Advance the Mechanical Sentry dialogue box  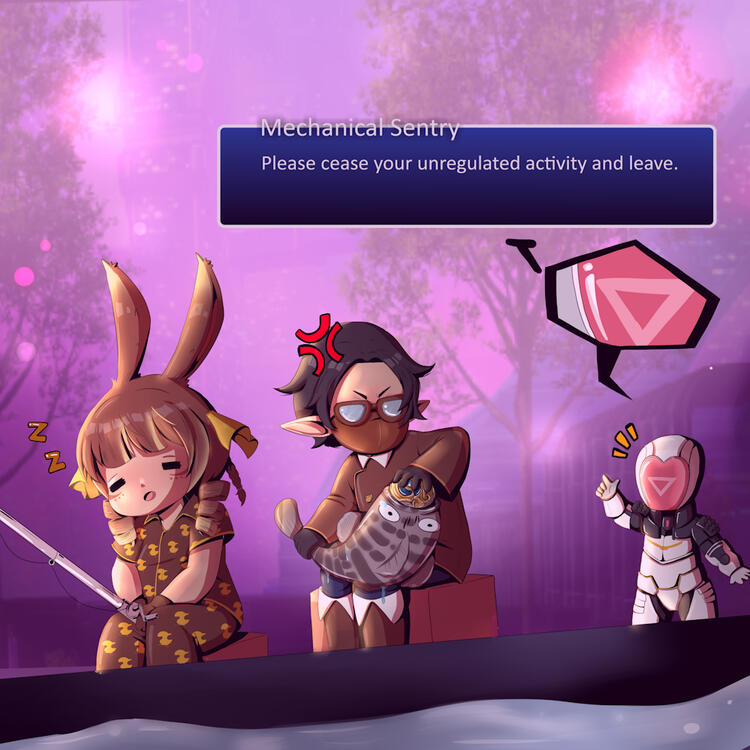466,176
